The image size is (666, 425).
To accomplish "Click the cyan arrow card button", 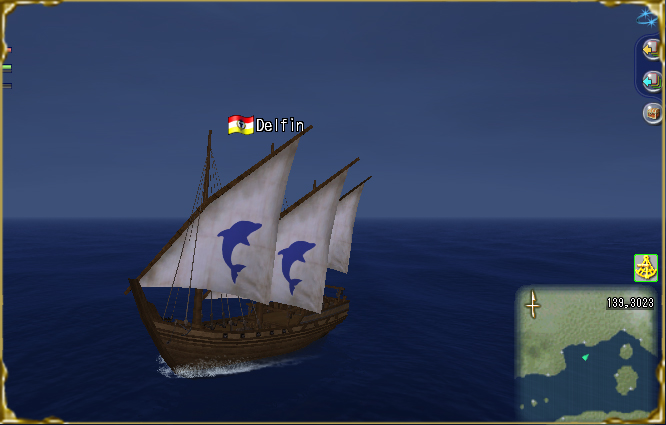I will (x=651, y=80).
